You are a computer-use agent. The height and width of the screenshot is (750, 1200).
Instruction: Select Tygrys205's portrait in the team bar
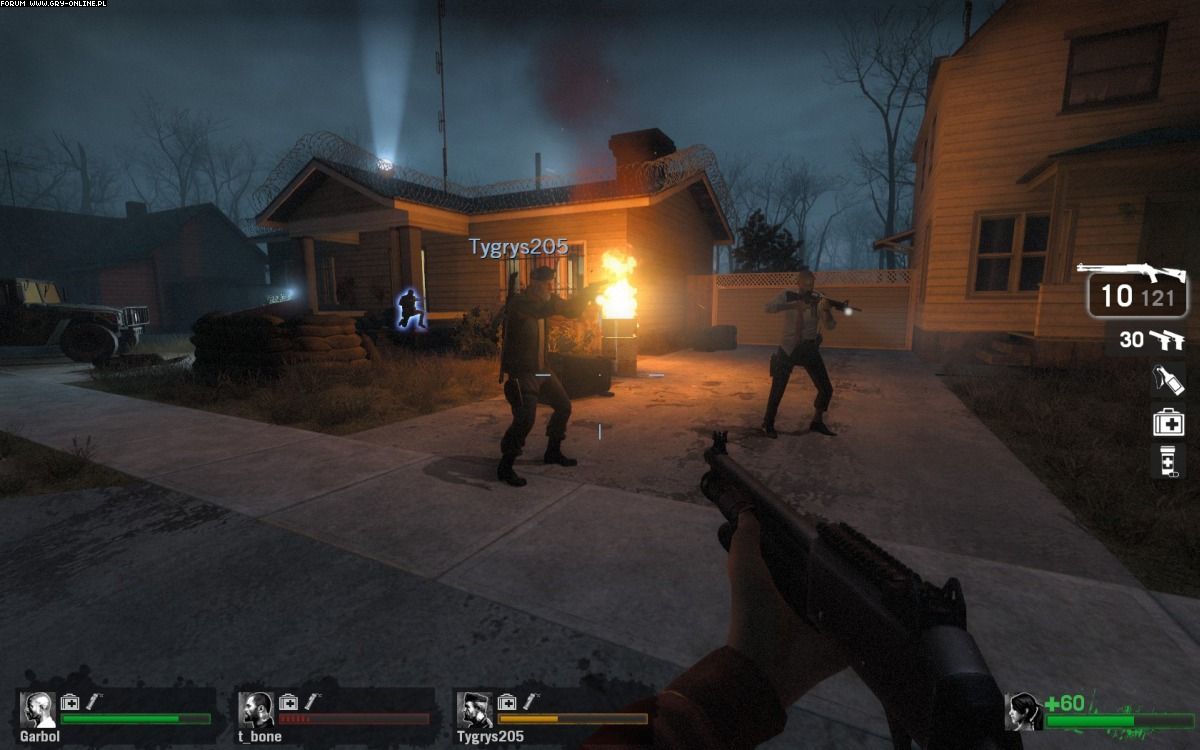474,710
